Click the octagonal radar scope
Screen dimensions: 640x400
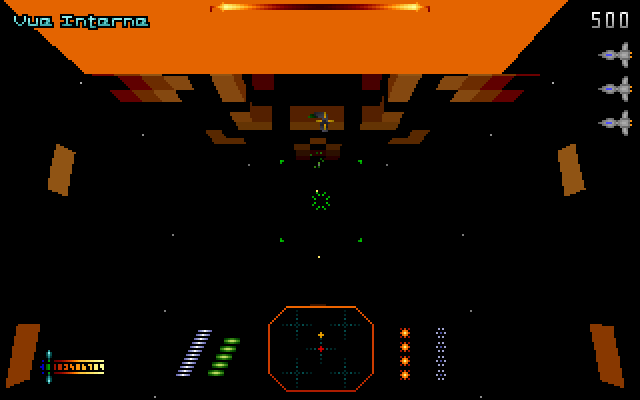[x=321, y=348]
